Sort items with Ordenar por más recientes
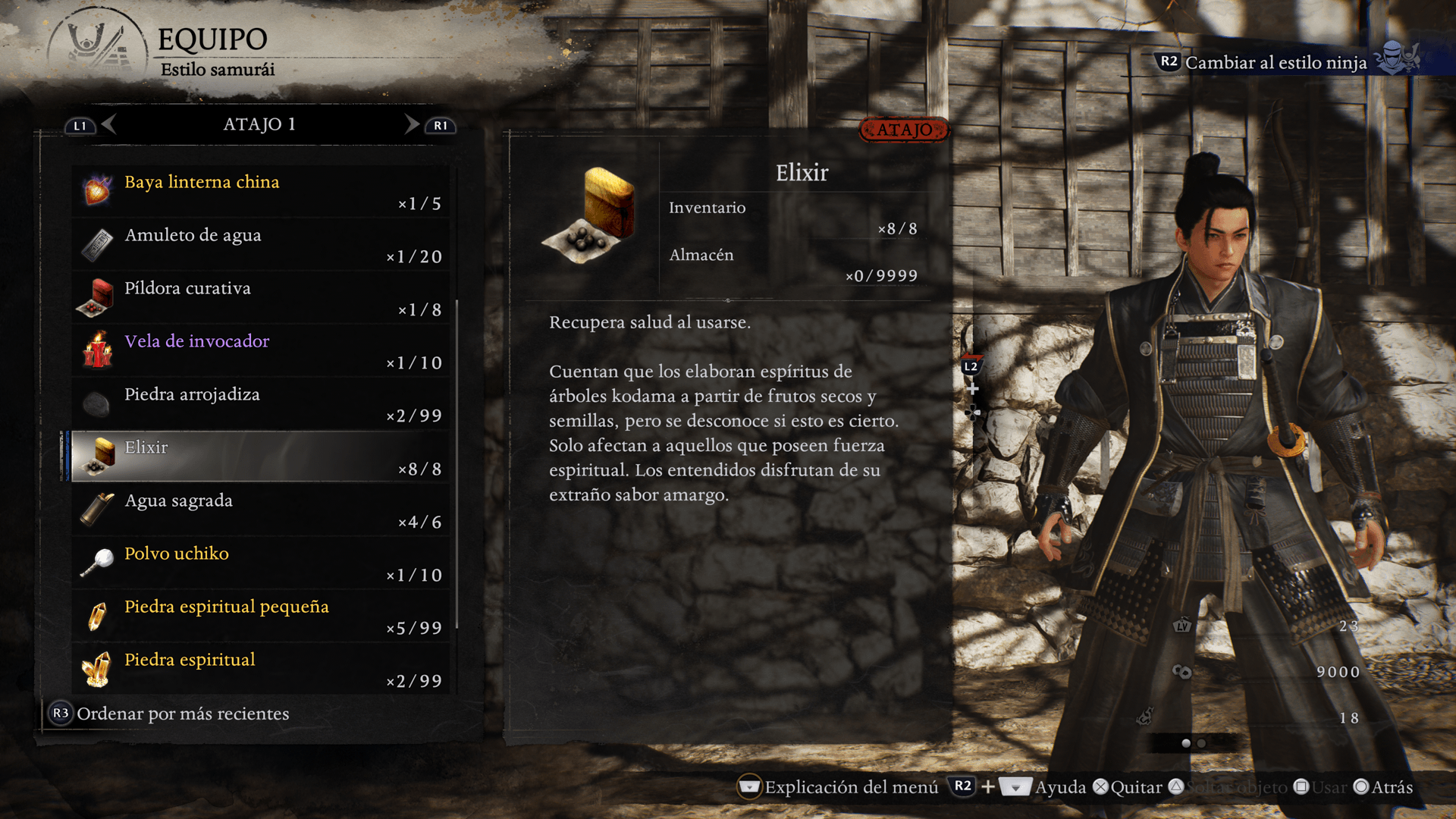This screenshot has width=1456, height=819. (x=182, y=714)
